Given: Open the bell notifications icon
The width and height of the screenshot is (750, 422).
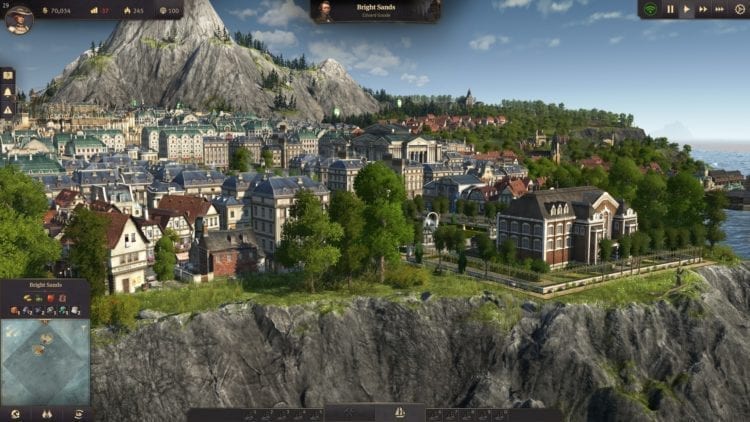Looking at the screenshot, I should tap(7, 90).
